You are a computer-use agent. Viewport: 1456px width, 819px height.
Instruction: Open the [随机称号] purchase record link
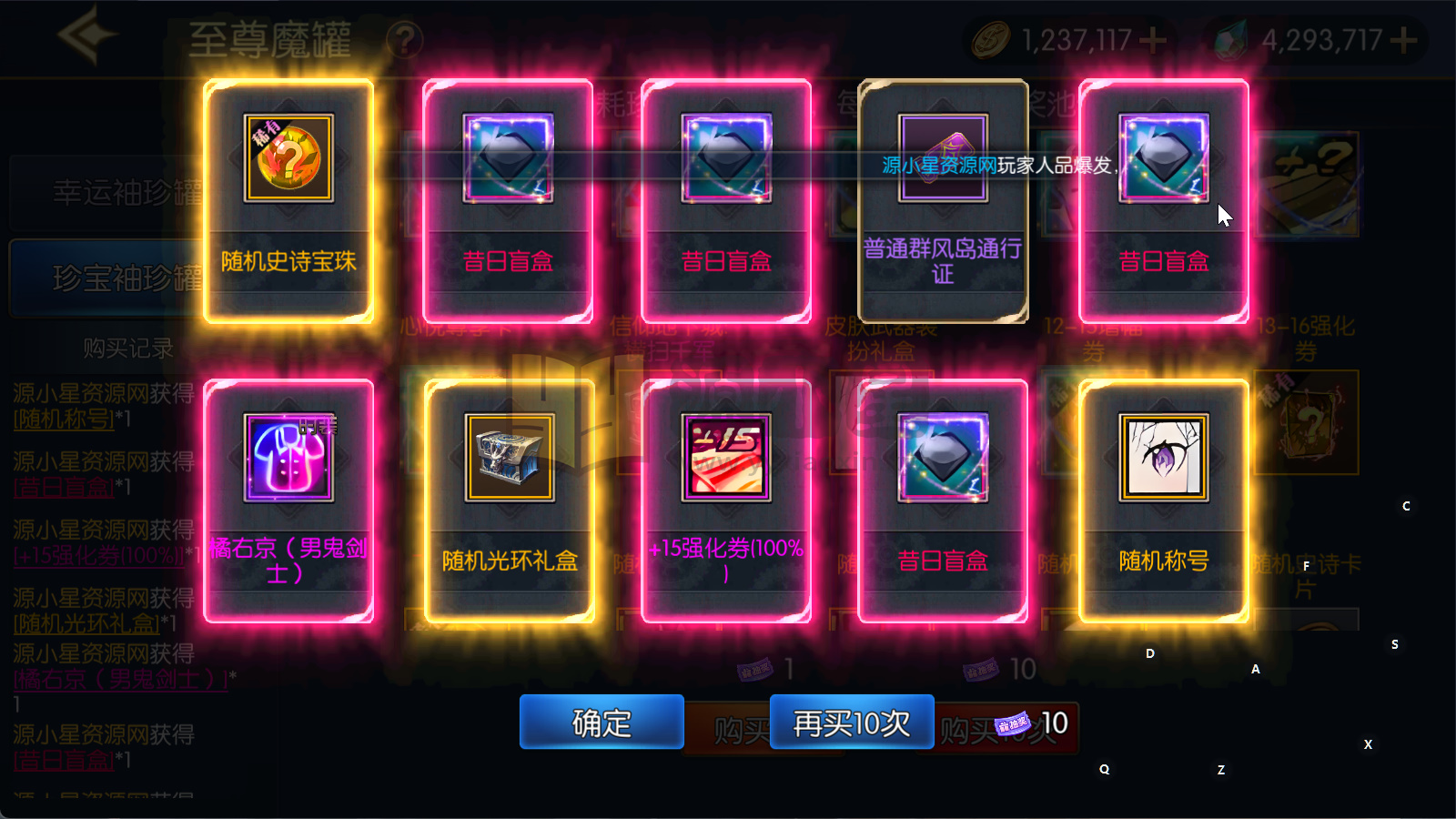63,420
